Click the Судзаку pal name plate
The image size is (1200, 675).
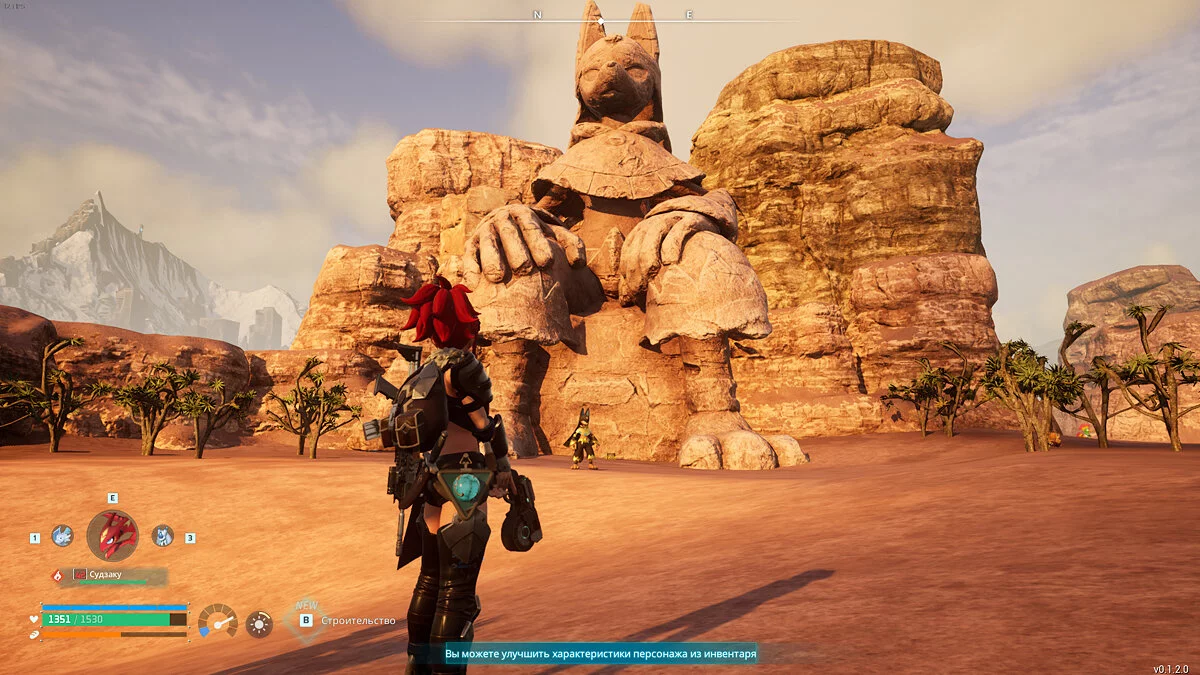[x=118, y=576]
